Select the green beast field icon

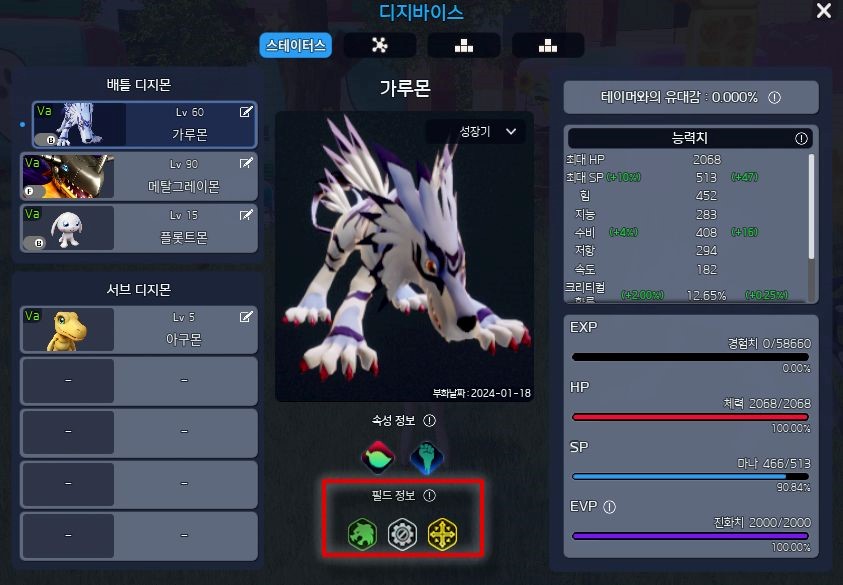click(362, 533)
